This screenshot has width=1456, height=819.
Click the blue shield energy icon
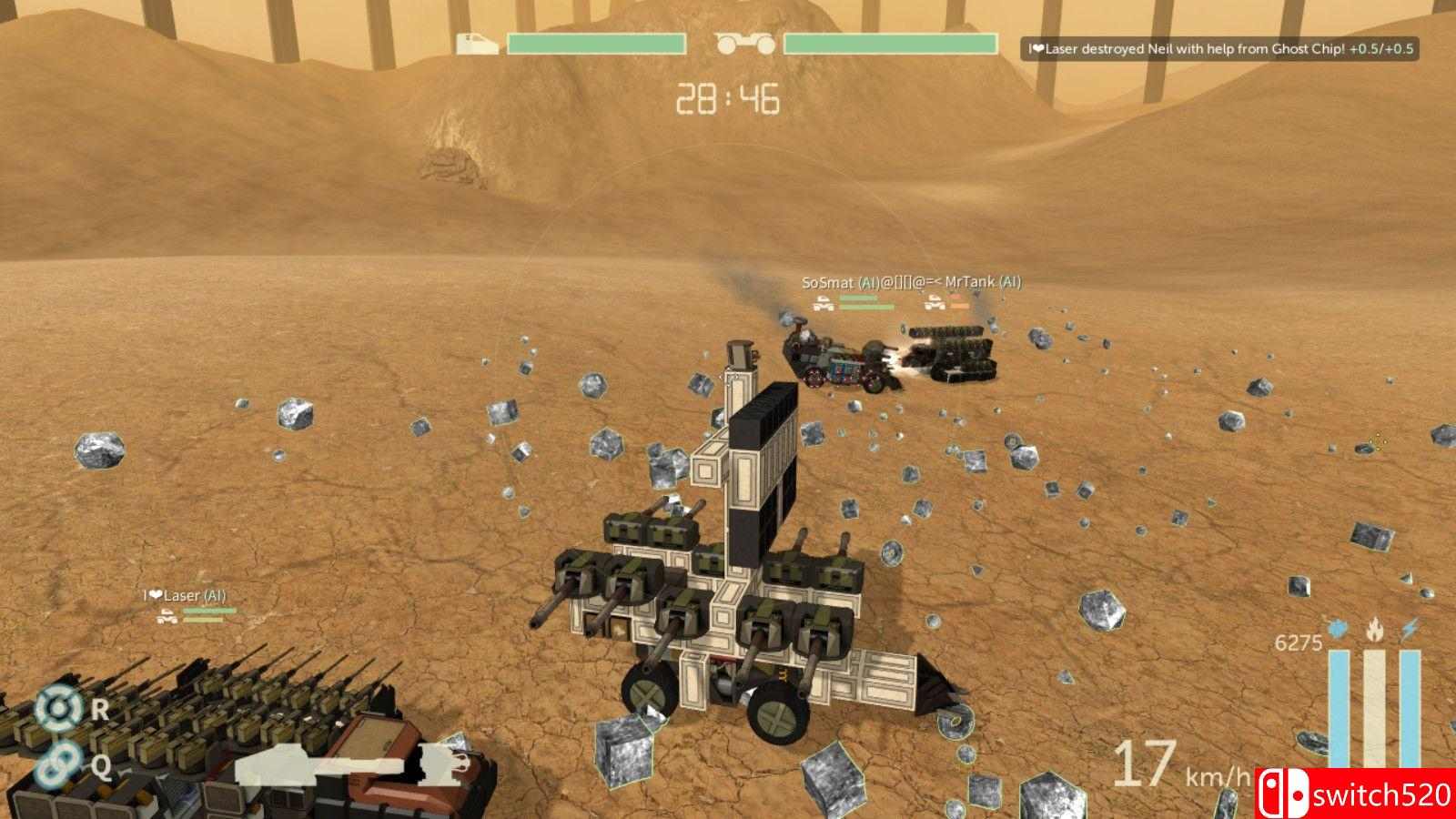pos(1338,630)
